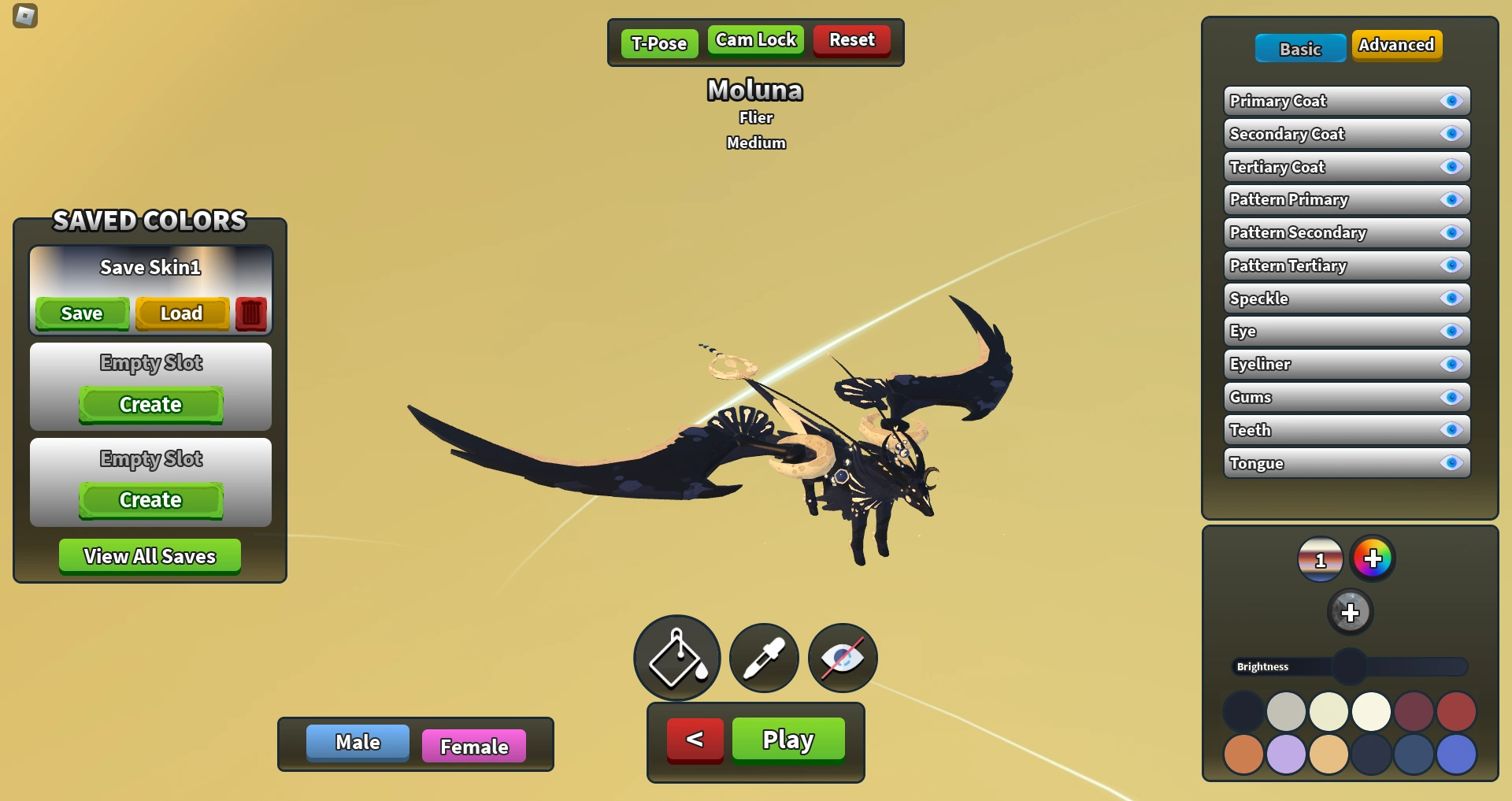The height and width of the screenshot is (801, 1512).
Task: Adjust the Brightness slider
Action: coord(1351,666)
